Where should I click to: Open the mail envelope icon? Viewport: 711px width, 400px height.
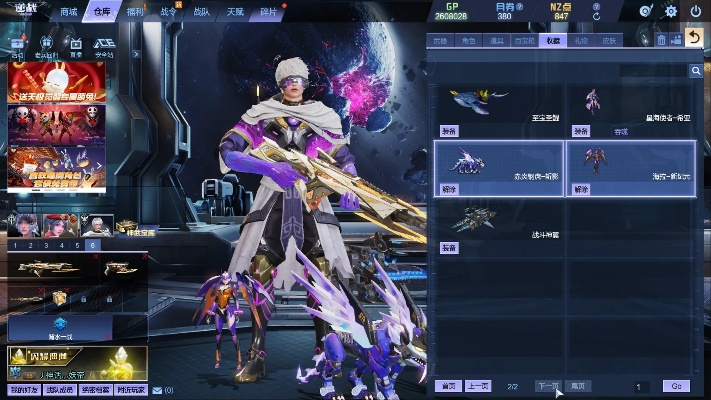pyautogui.click(x=157, y=389)
